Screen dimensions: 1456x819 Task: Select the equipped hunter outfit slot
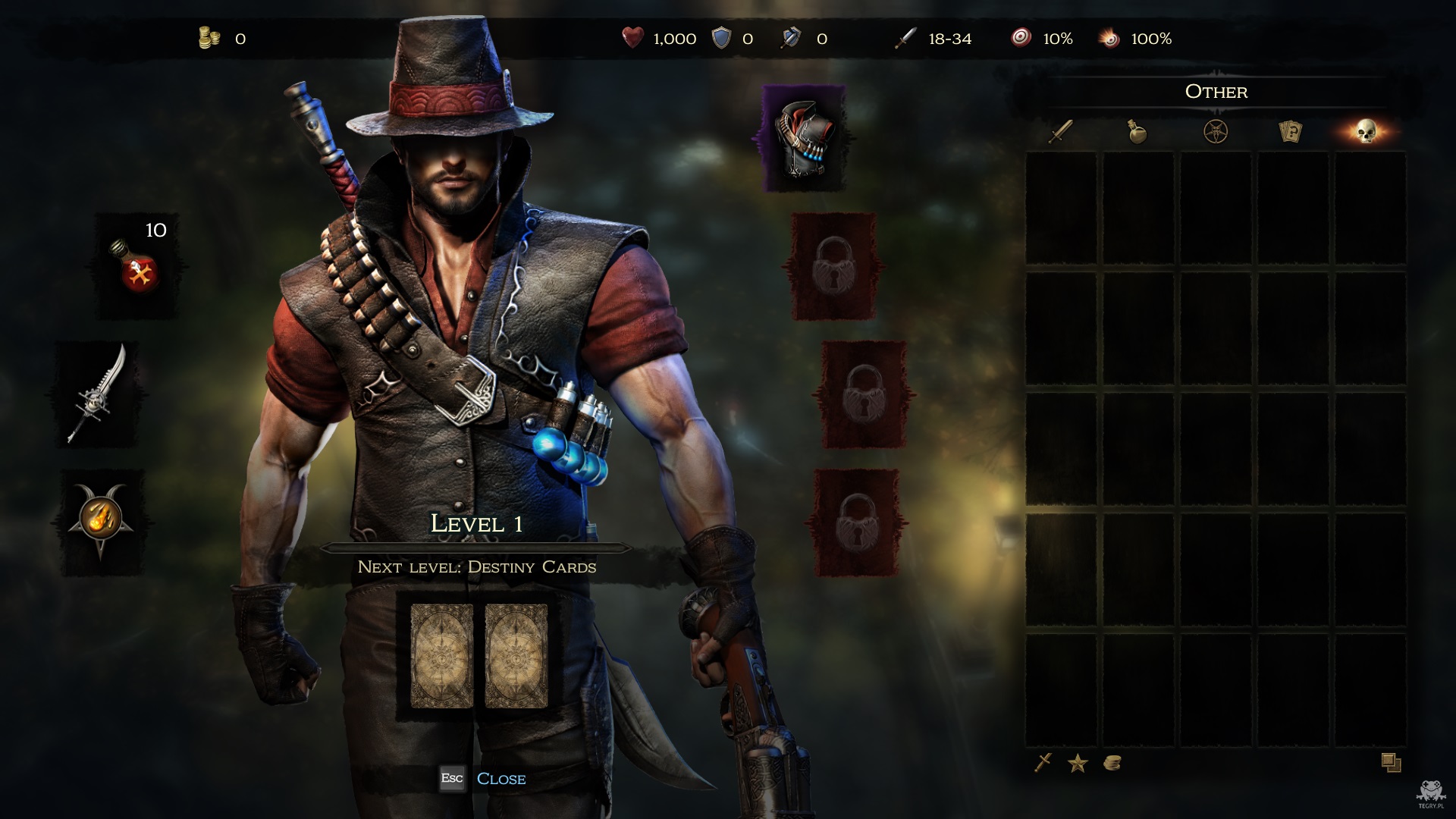803,139
